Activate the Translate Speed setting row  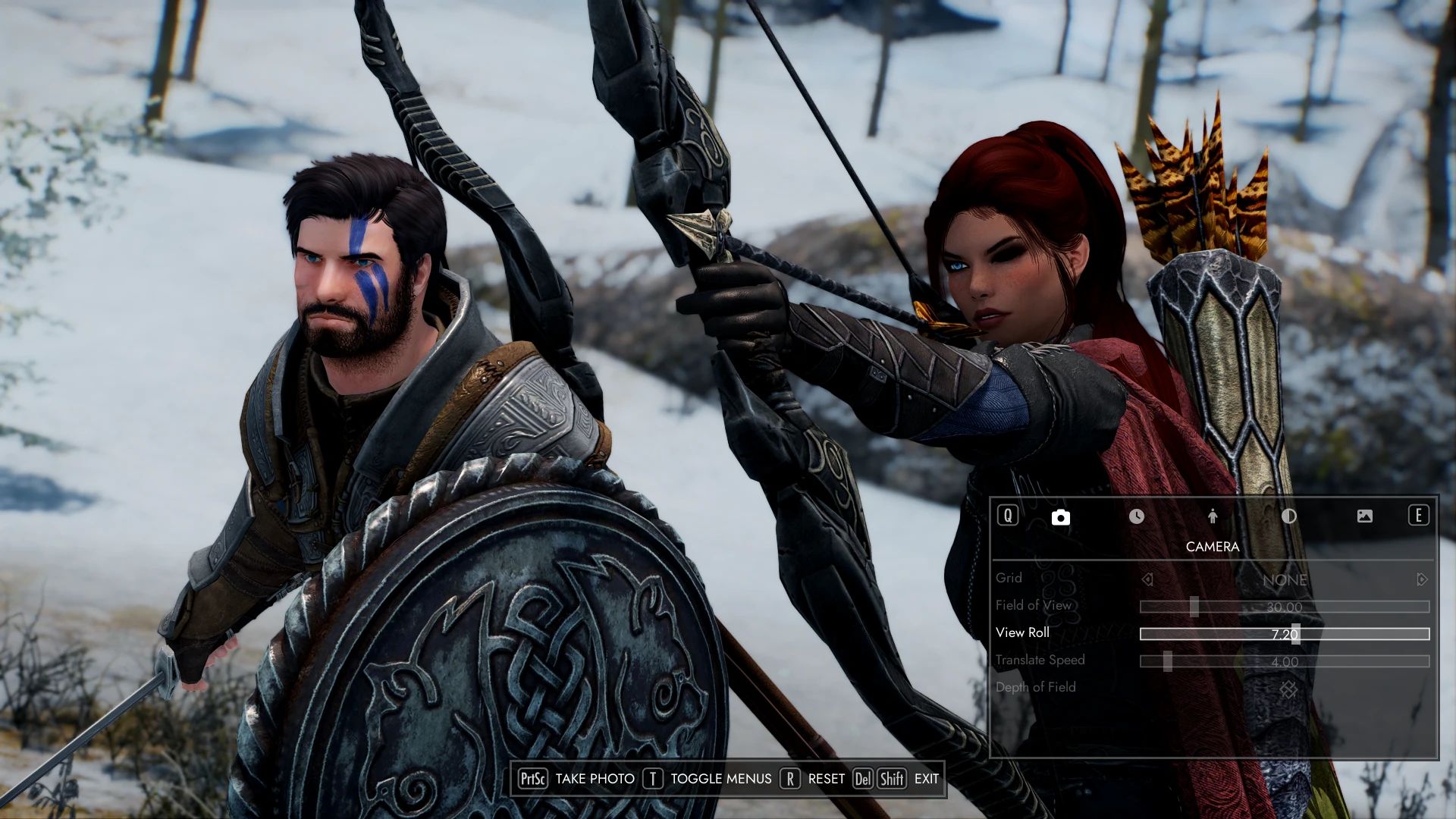(x=1040, y=660)
